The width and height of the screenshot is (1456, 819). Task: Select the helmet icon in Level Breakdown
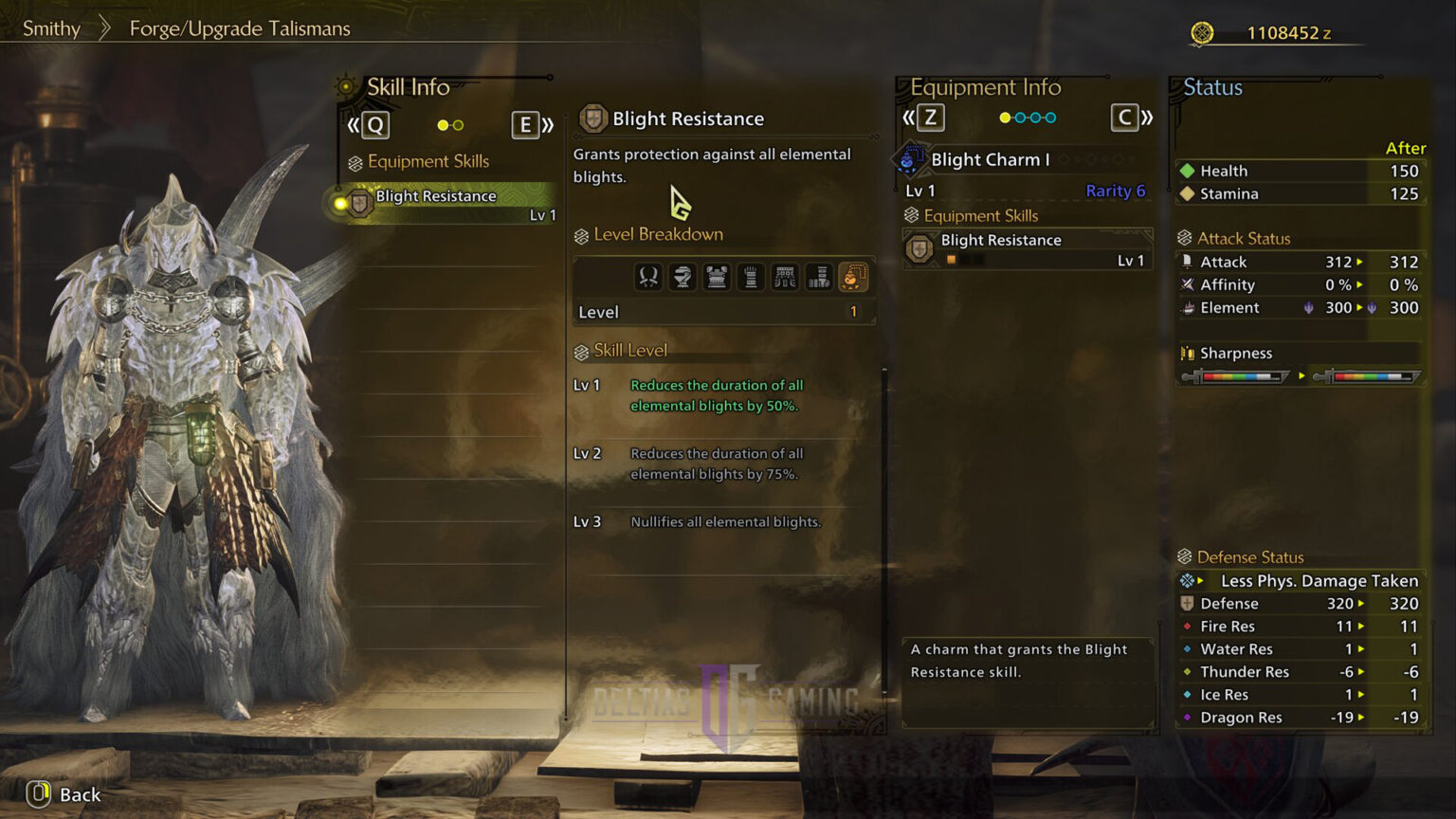[x=682, y=276]
